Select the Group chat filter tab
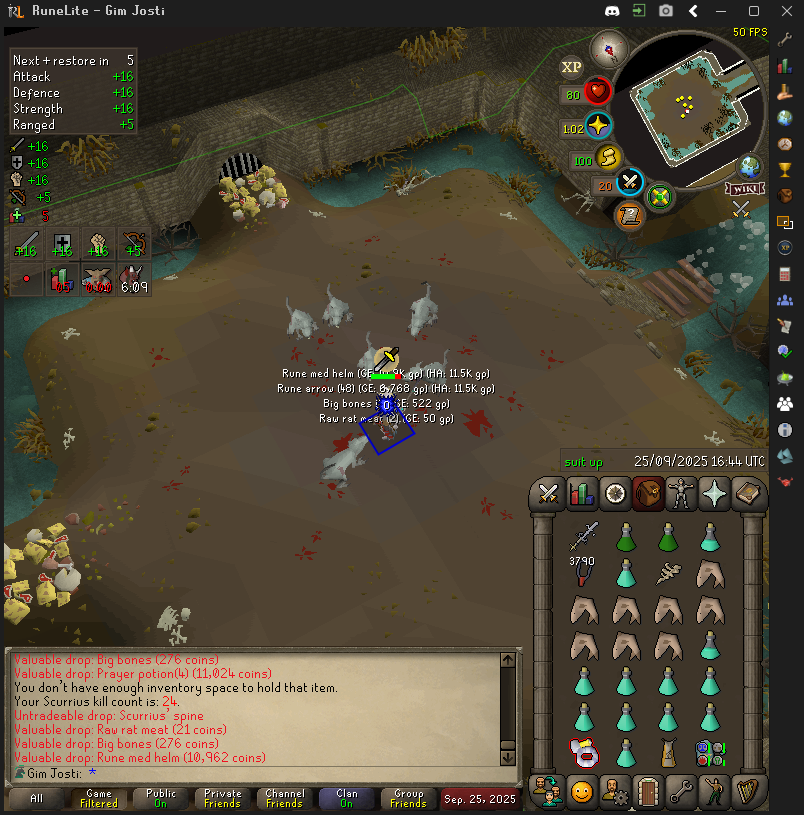The image size is (804, 815). pos(408,798)
